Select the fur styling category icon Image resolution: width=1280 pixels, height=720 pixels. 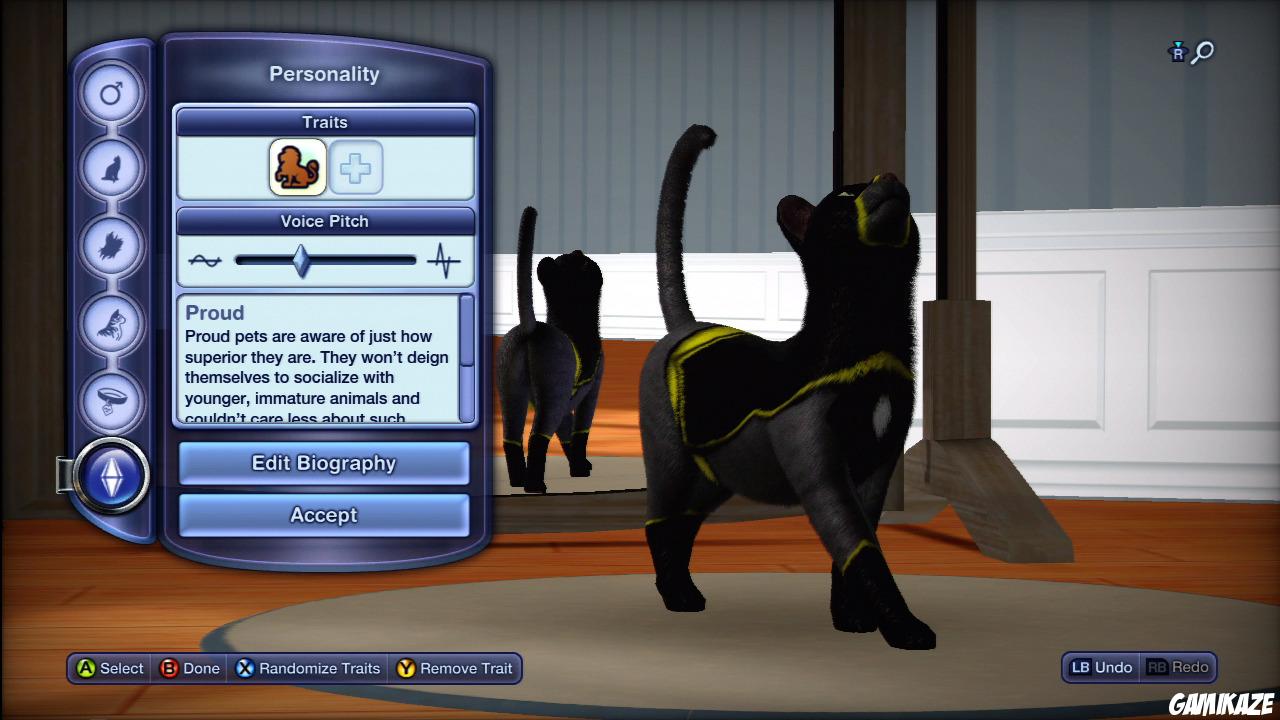(112, 243)
